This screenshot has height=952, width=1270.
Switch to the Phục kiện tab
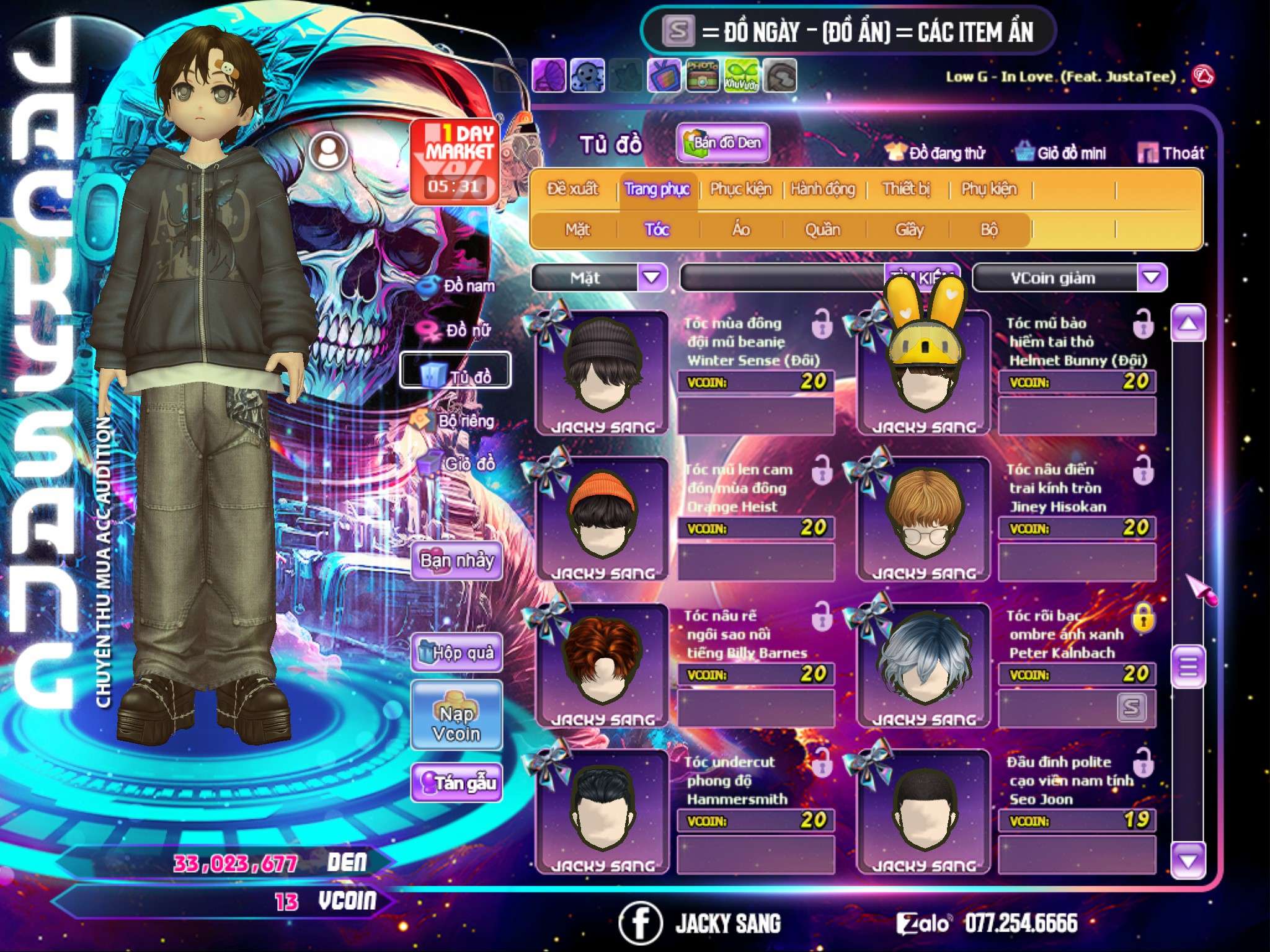tap(740, 189)
